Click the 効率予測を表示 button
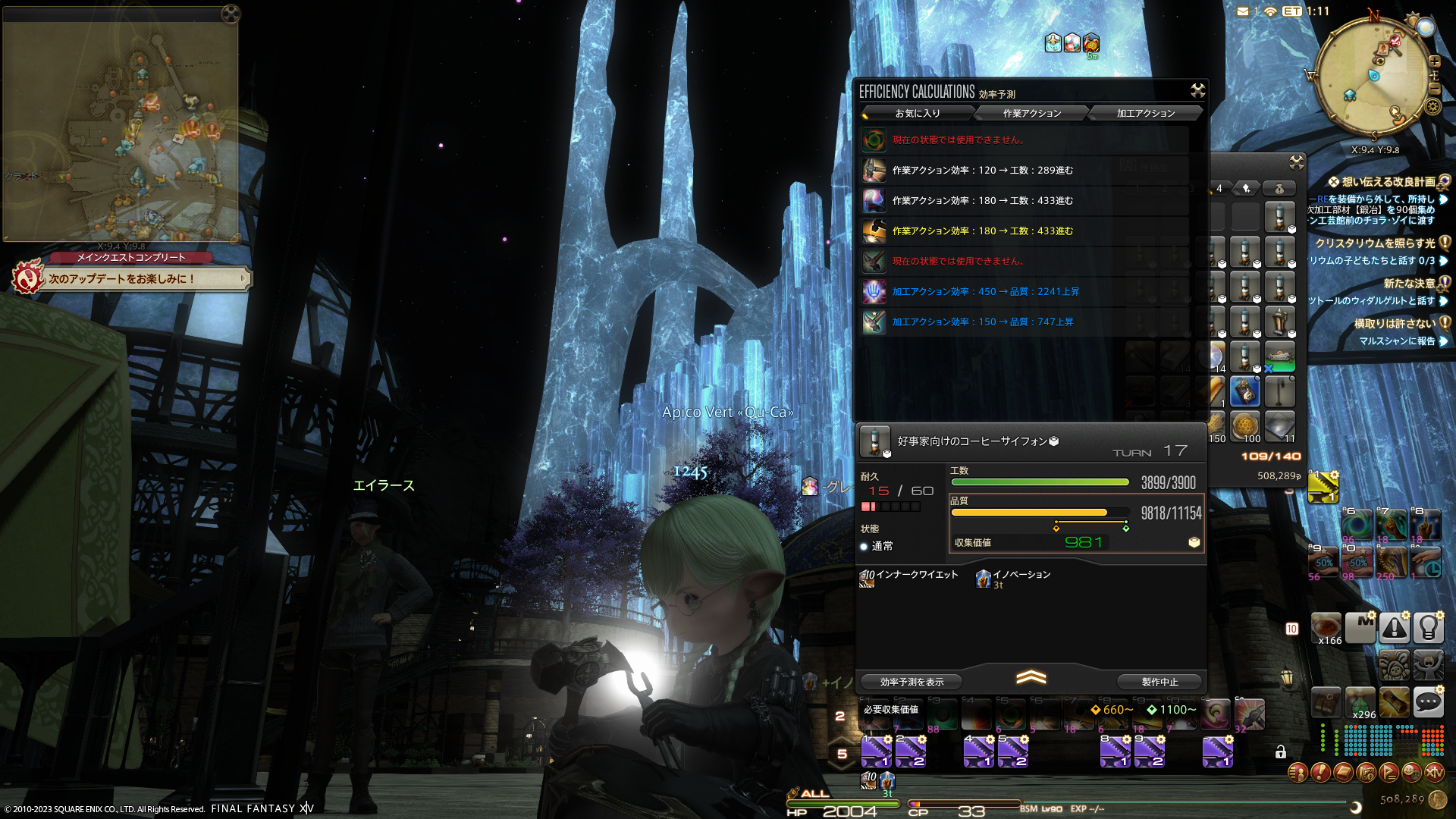This screenshot has height=819, width=1456. [x=912, y=682]
